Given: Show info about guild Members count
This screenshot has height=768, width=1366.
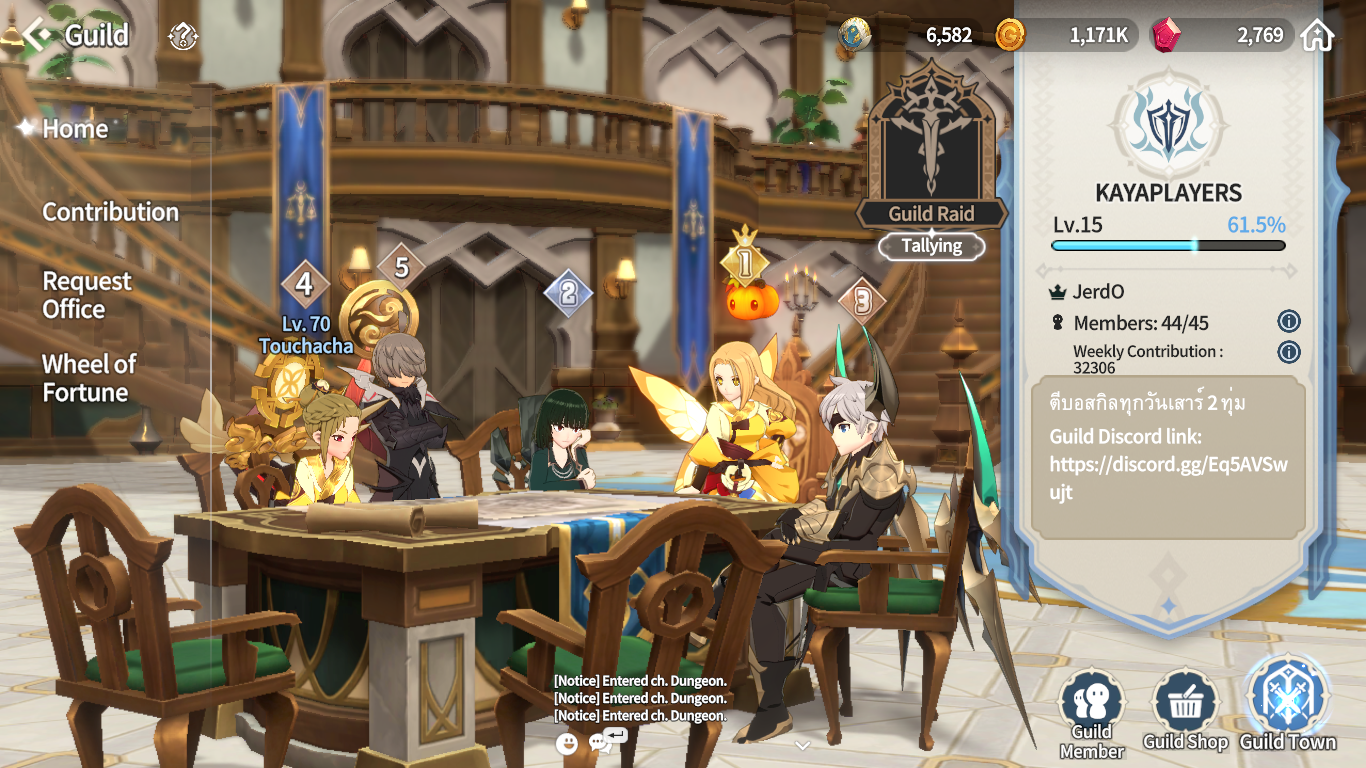Looking at the screenshot, I should 1289,322.
